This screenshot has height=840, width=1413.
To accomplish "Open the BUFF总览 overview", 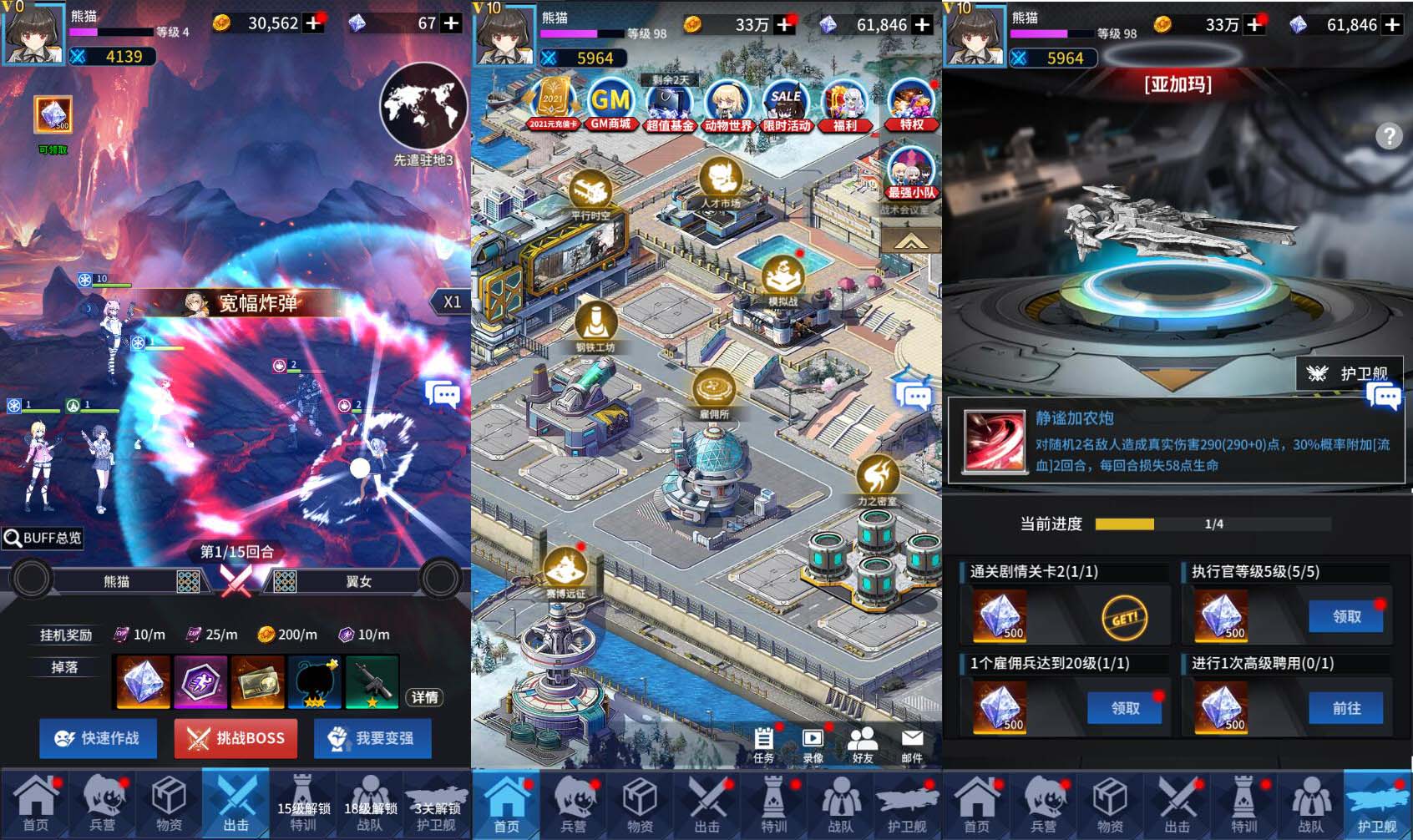I will tap(43, 538).
